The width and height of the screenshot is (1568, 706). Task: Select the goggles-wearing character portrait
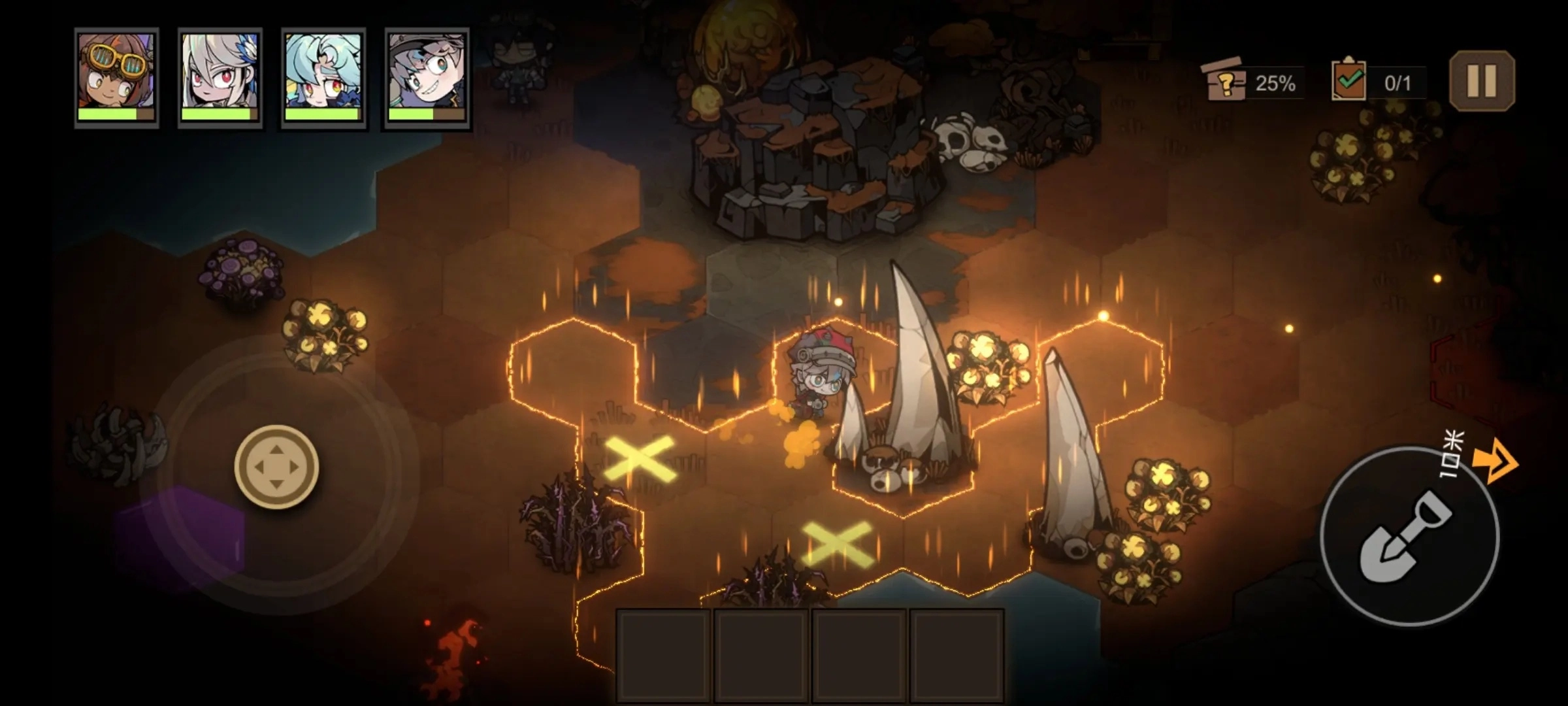click(116, 77)
